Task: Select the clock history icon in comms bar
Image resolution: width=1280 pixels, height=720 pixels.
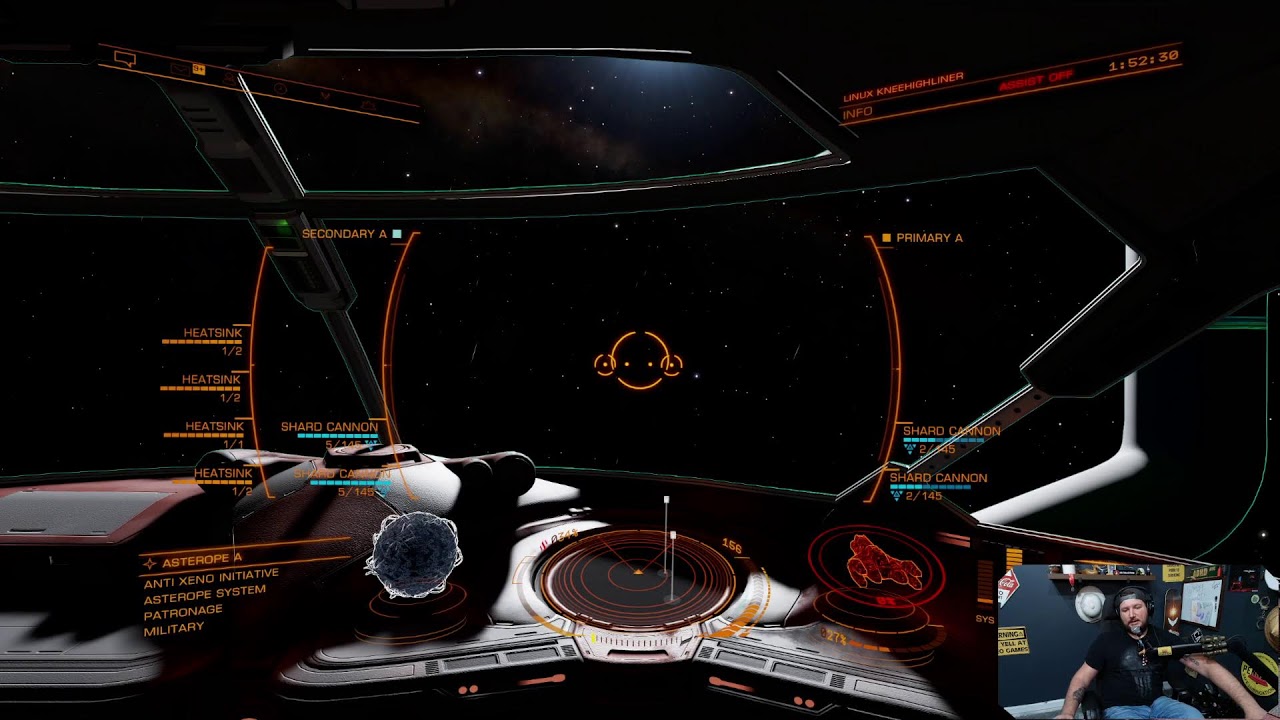Action: click(x=280, y=88)
